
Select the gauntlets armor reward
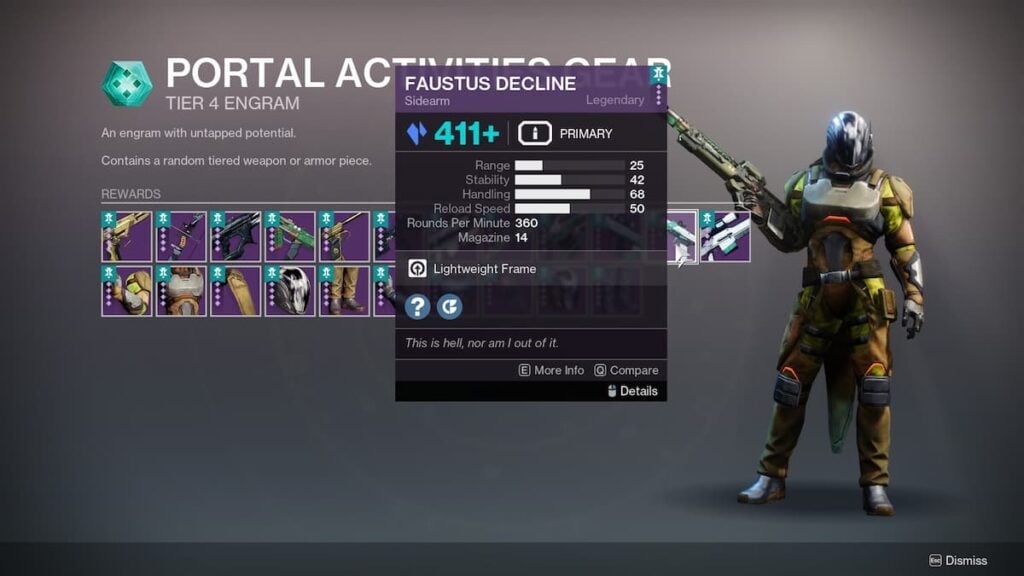click(127, 291)
